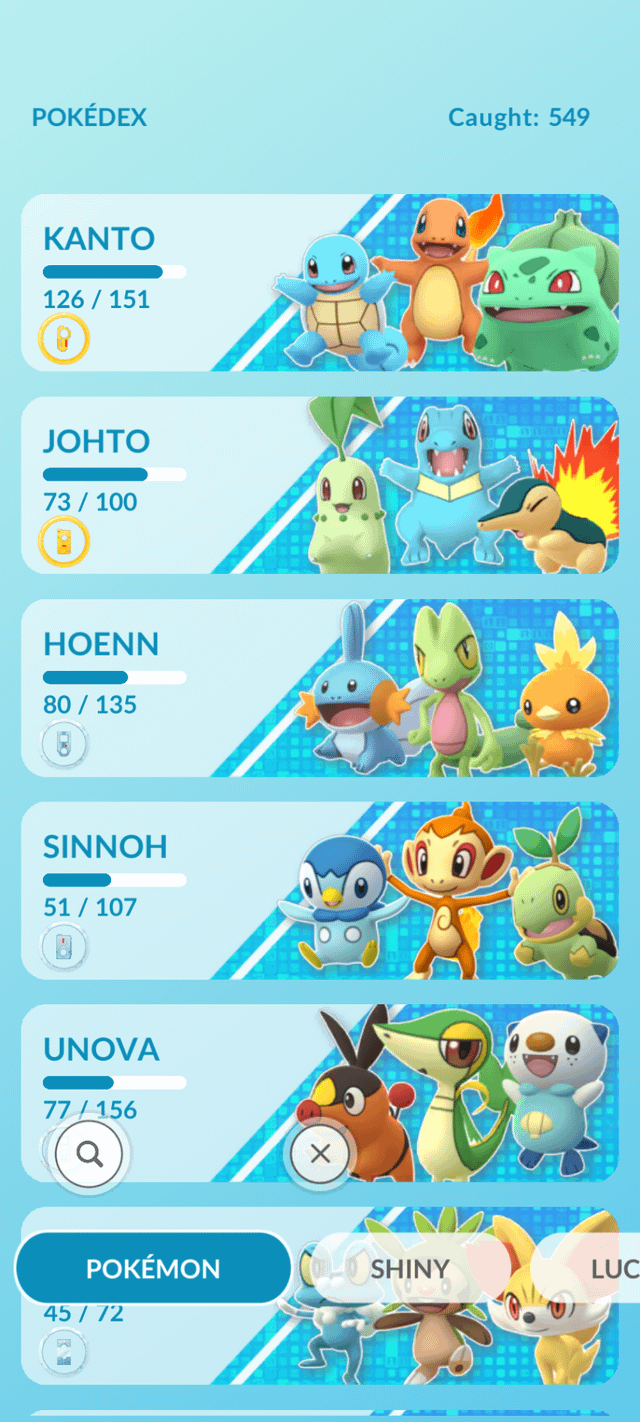Viewport: 640px width, 1422px height.
Task: Click the Johto gold medal badge
Action: pos(64,543)
